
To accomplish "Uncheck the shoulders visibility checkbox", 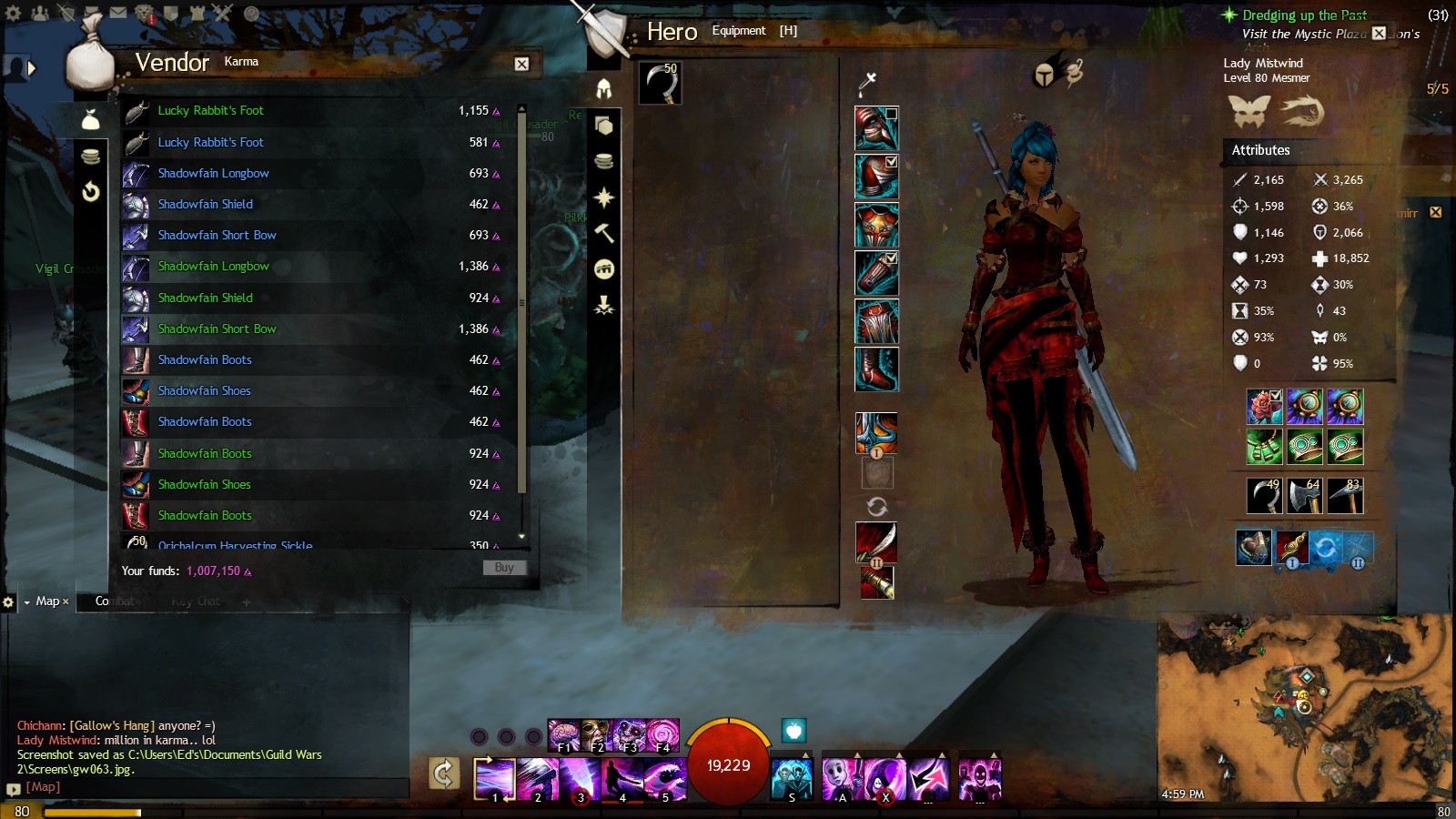I will (891, 162).
